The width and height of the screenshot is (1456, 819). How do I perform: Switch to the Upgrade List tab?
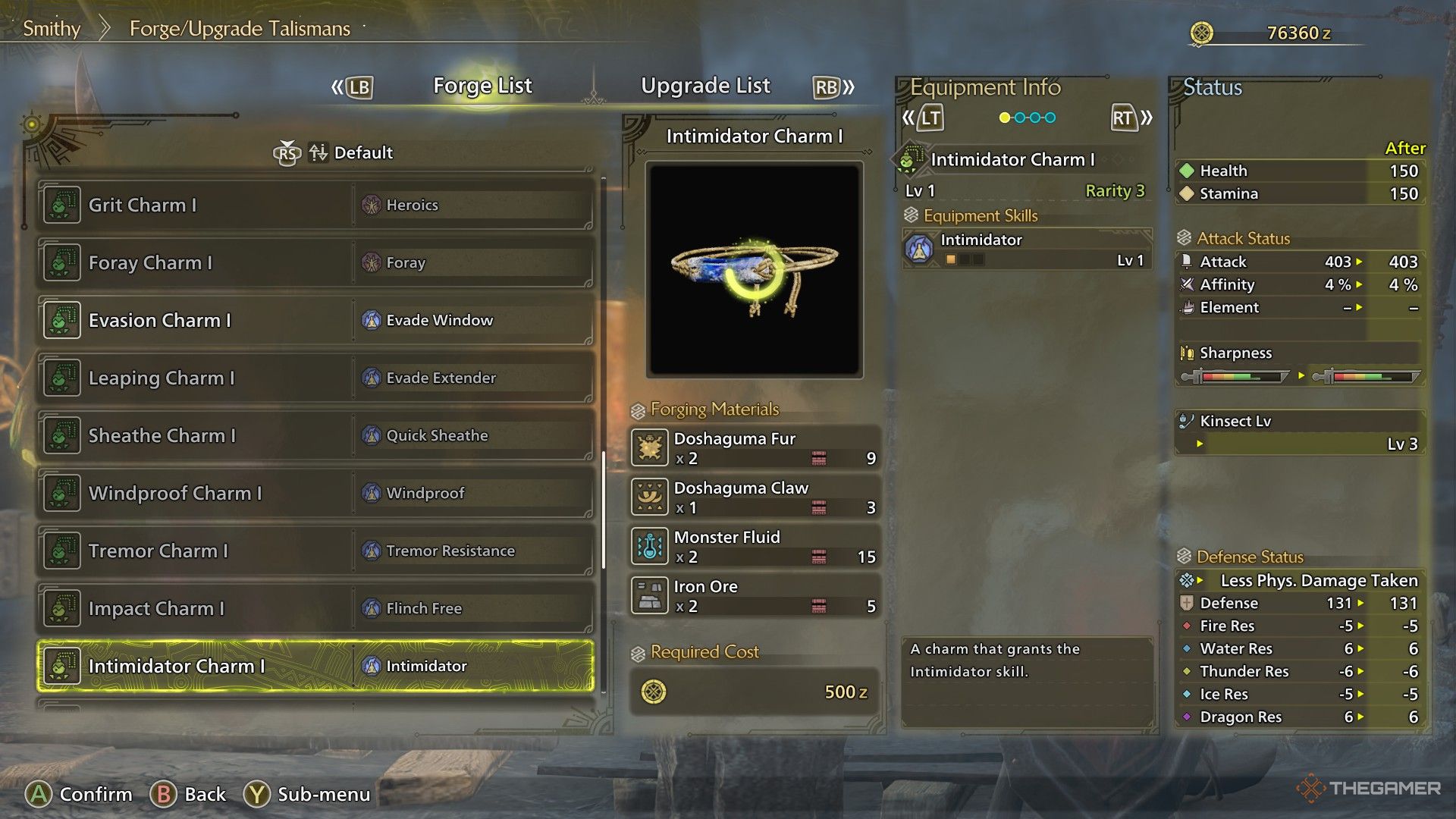click(x=705, y=86)
